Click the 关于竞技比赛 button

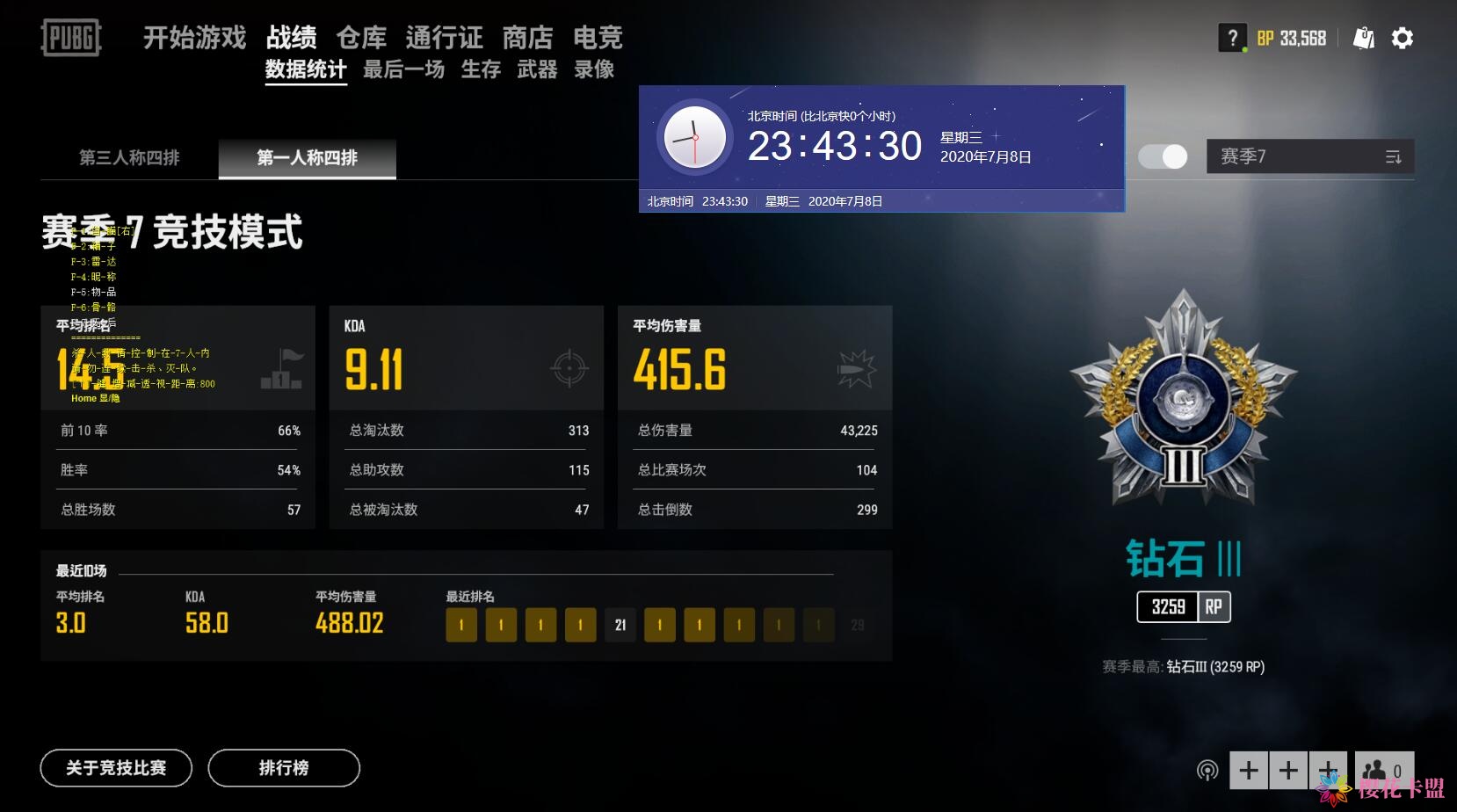[116, 768]
